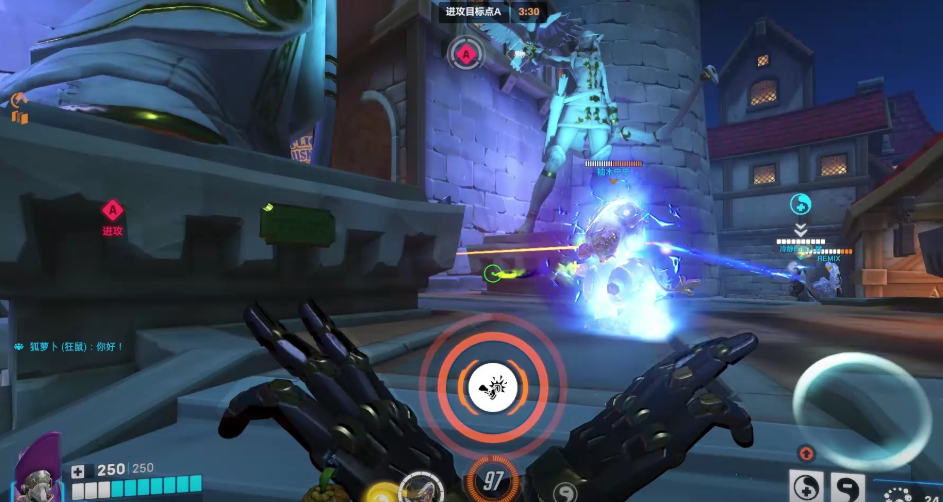Activate the Orb of Harmony ability
The height and width of the screenshot is (502, 943).
pos(806,487)
